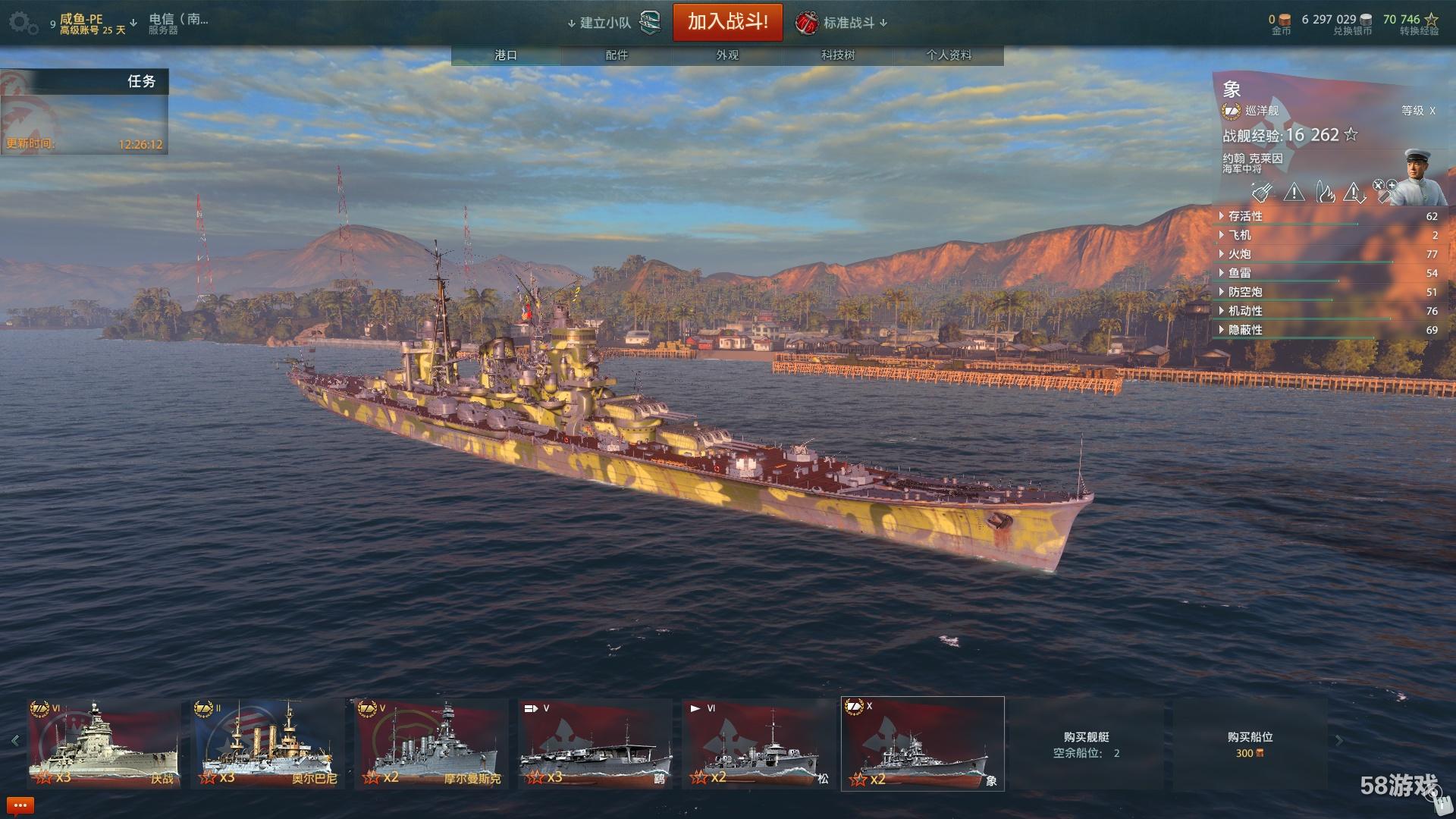Open the settings gear icon
The width and height of the screenshot is (1456, 819).
click(21, 22)
